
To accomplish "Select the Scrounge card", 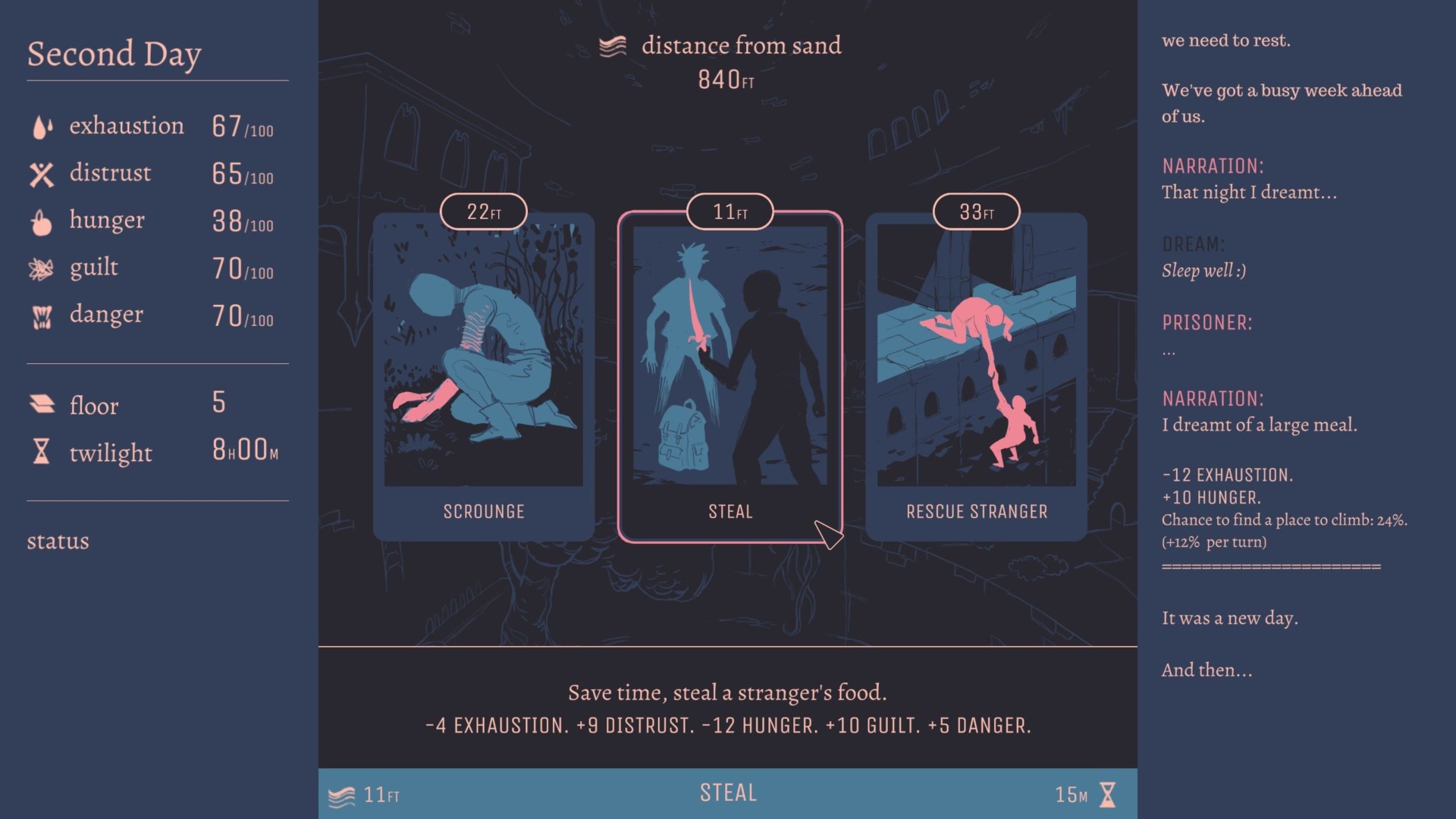I will click(483, 372).
